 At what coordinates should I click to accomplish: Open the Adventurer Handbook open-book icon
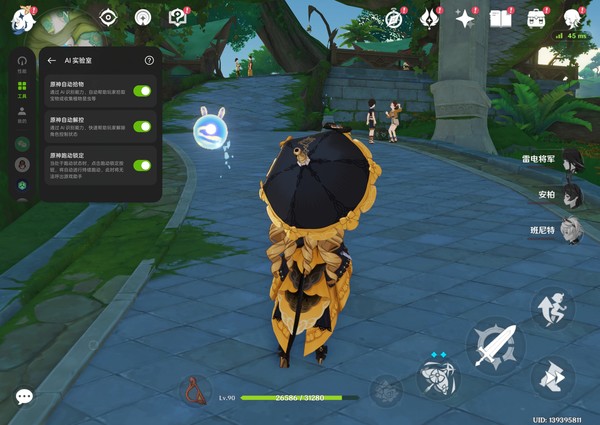pyautogui.click(x=500, y=18)
